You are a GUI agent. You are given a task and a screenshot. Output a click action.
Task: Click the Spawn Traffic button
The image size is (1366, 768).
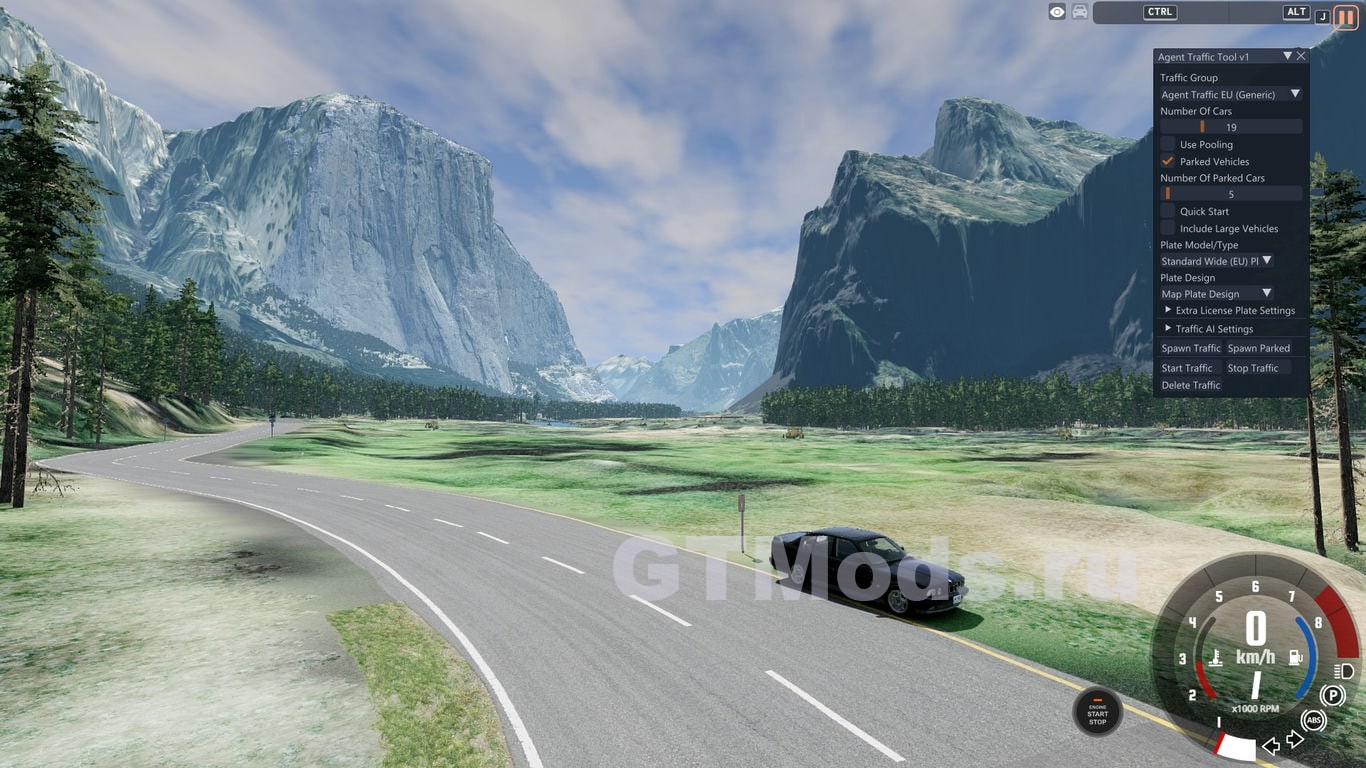click(1190, 348)
